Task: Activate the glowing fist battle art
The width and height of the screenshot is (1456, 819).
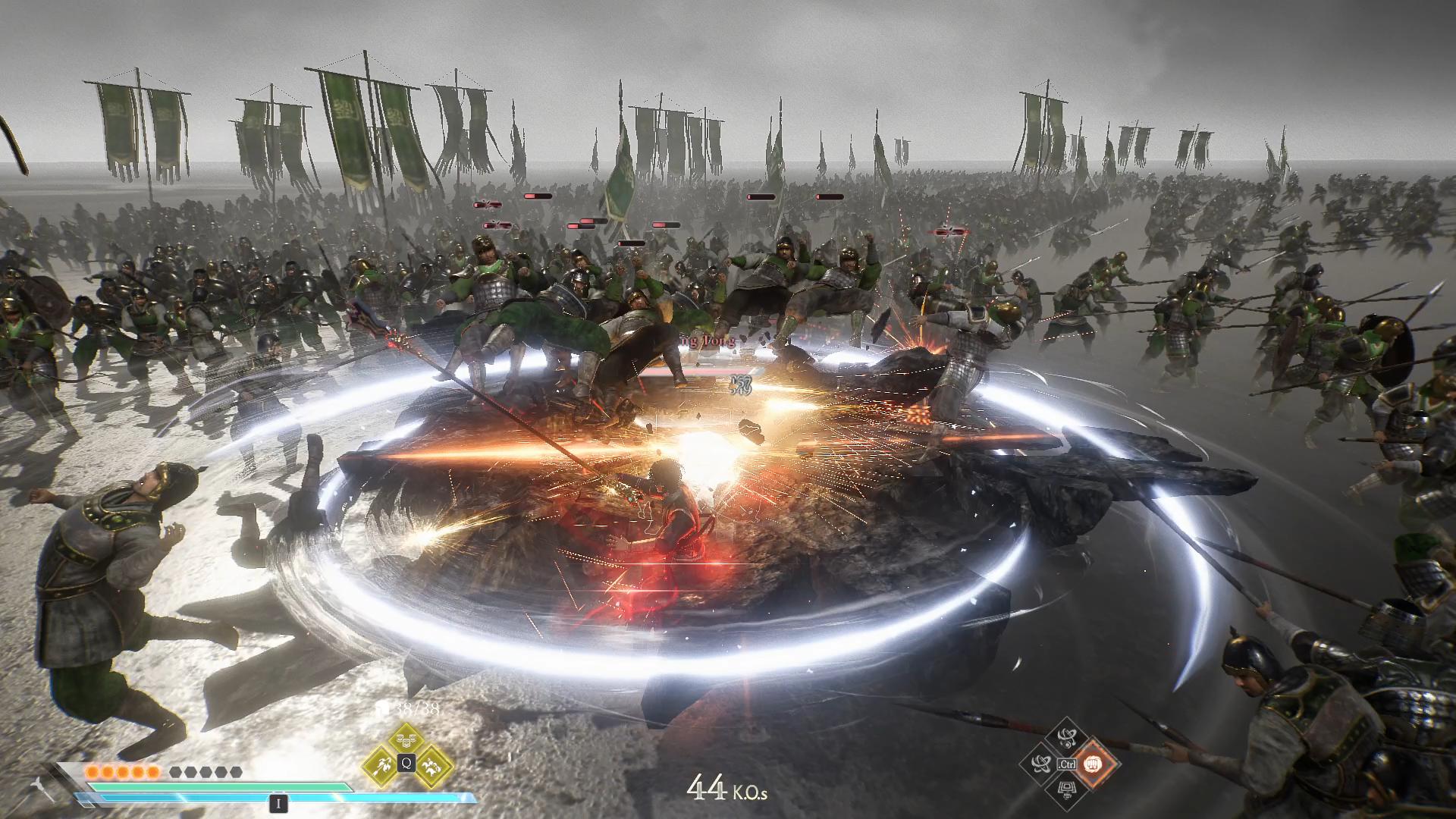Action: point(1092,763)
